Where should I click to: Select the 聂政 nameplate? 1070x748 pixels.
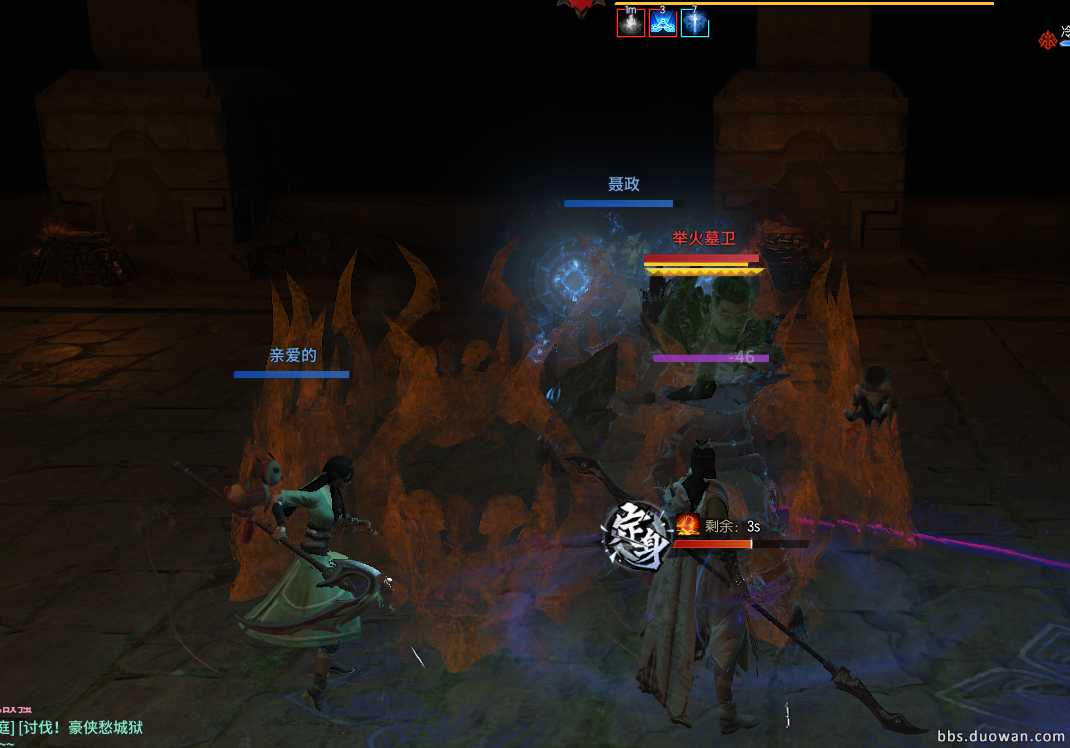point(623,184)
